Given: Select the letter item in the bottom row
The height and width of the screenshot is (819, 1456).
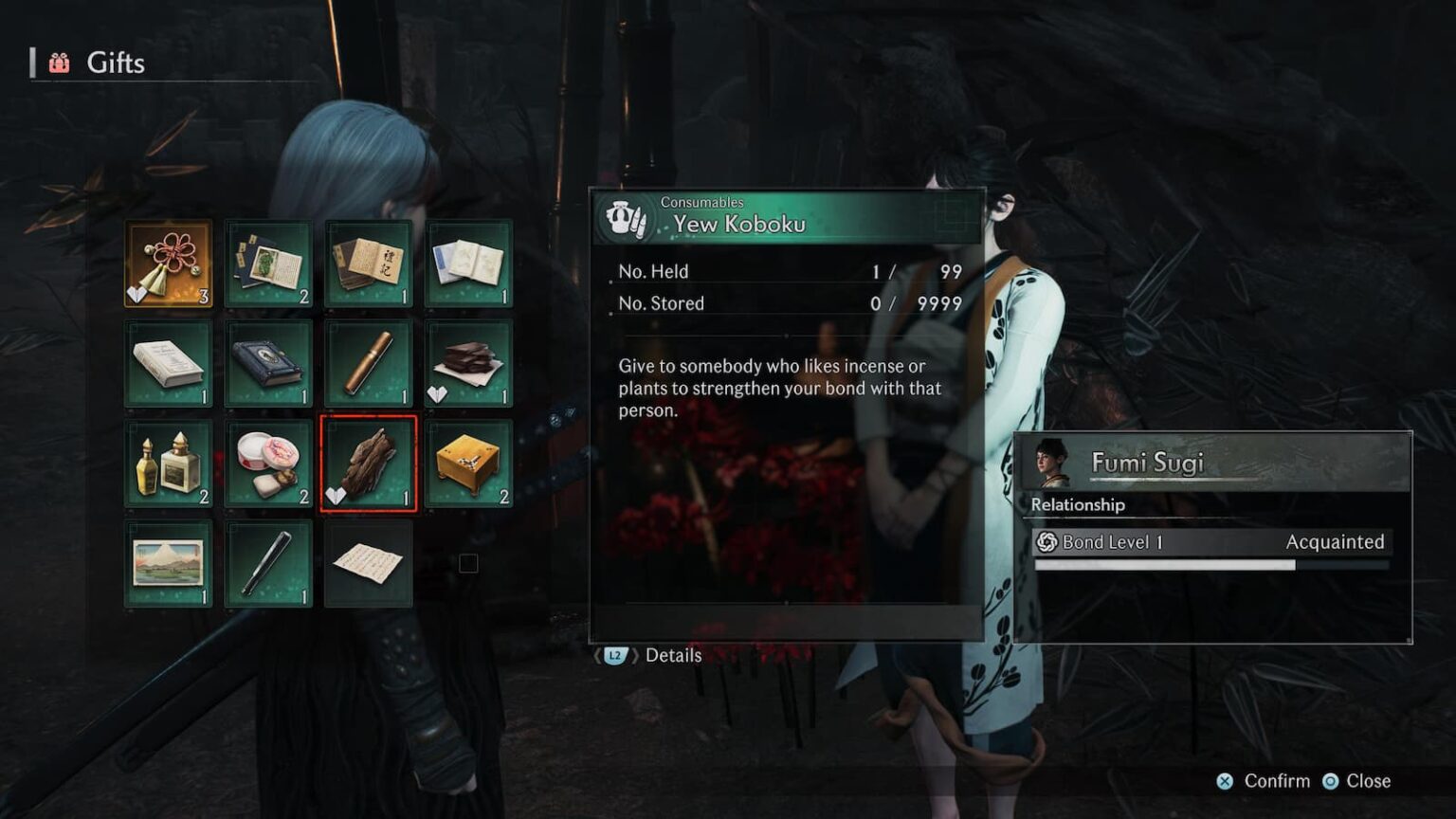Looking at the screenshot, I should [368, 562].
